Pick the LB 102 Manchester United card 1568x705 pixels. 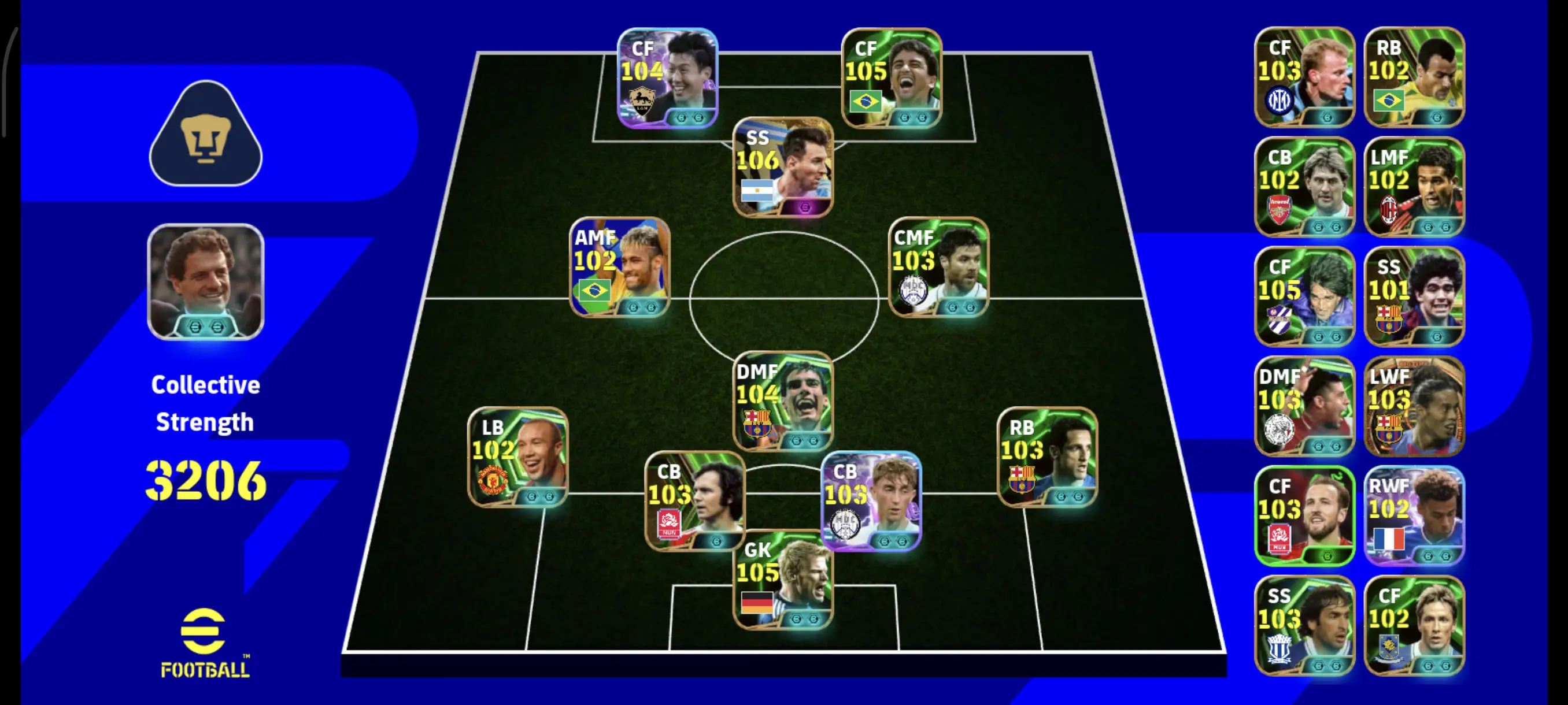pos(517,457)
